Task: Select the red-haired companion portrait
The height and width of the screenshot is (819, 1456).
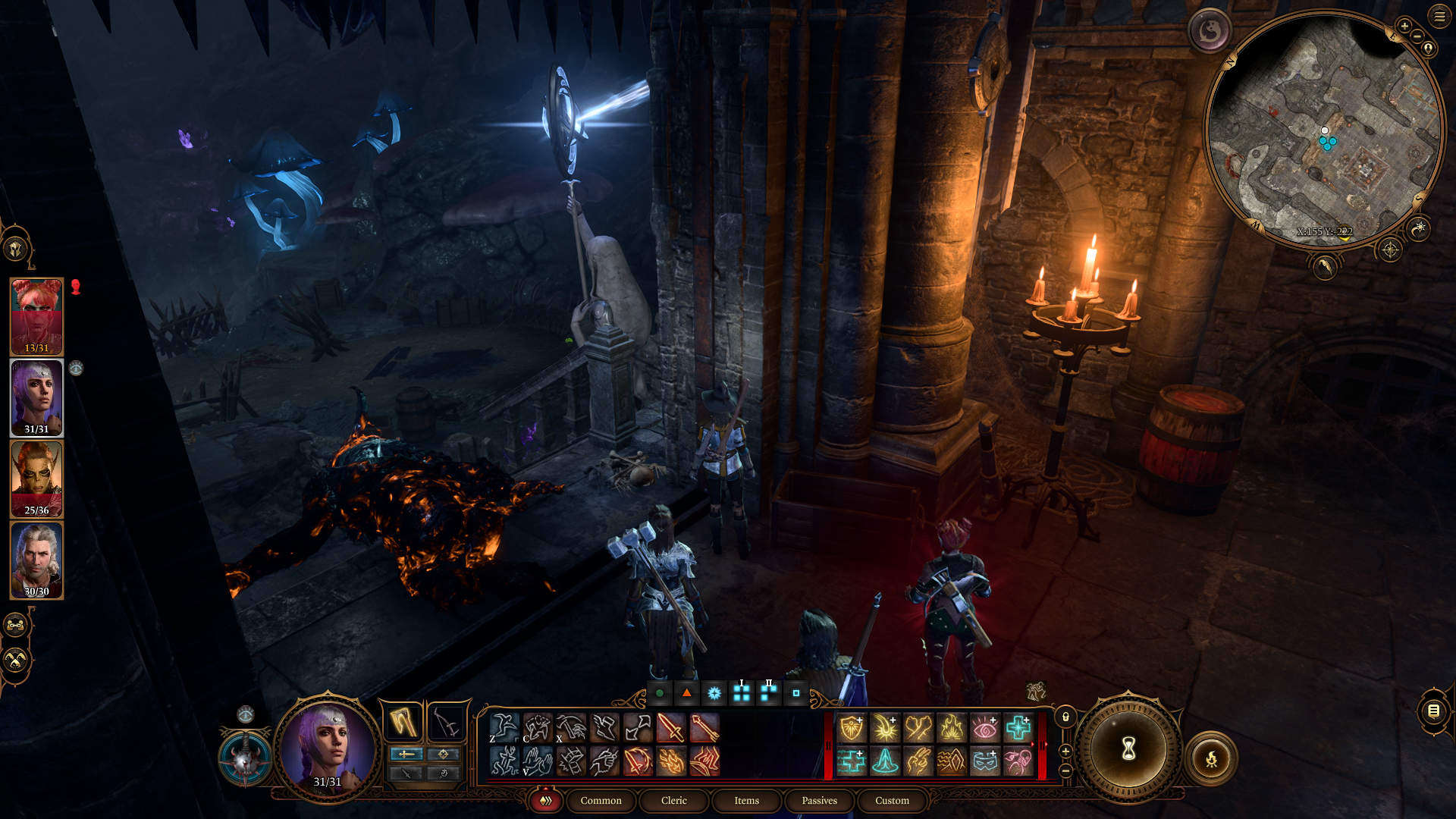Action: point(36,316)
